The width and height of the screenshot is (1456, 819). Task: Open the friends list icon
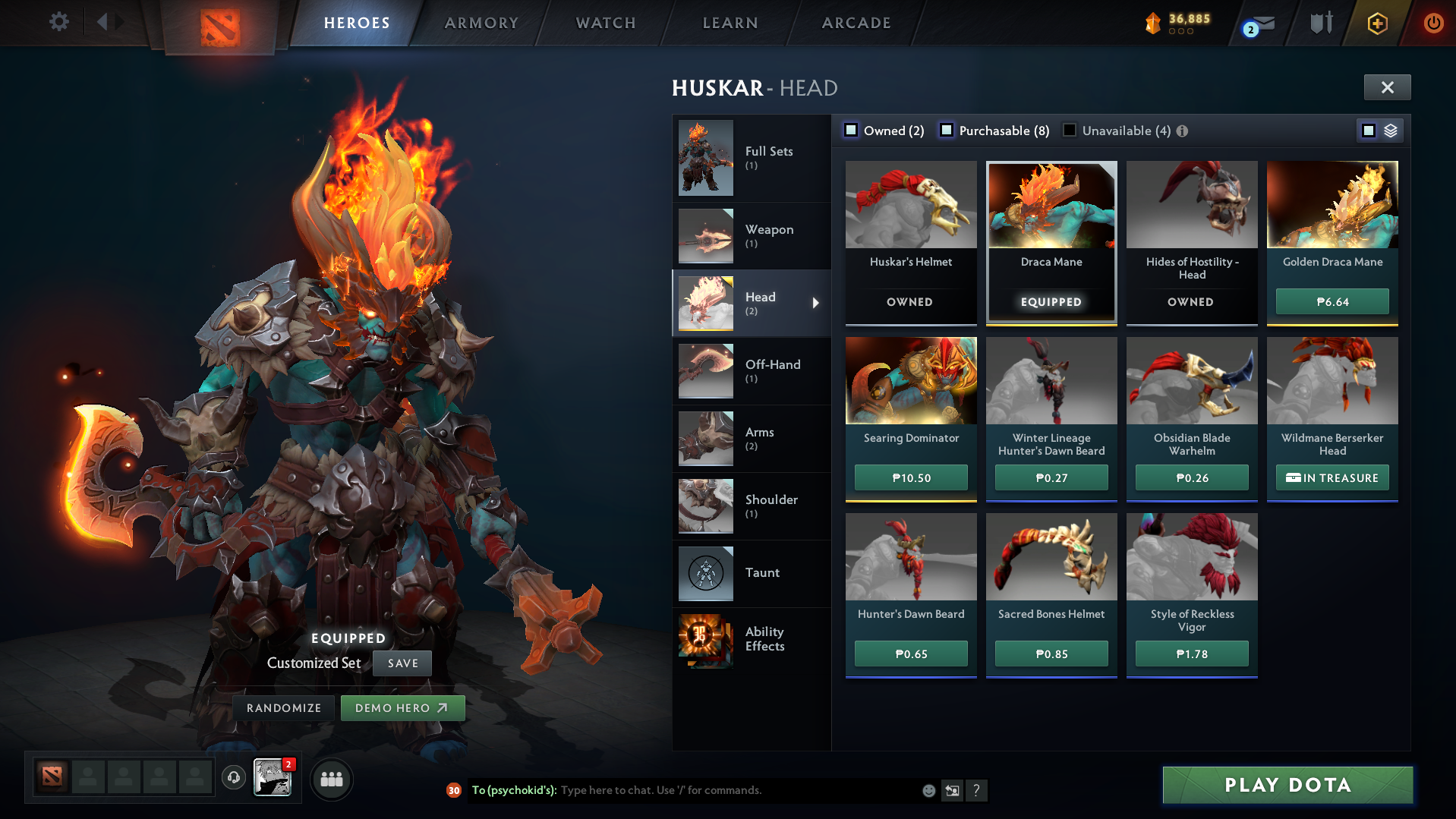pos(331,779)
